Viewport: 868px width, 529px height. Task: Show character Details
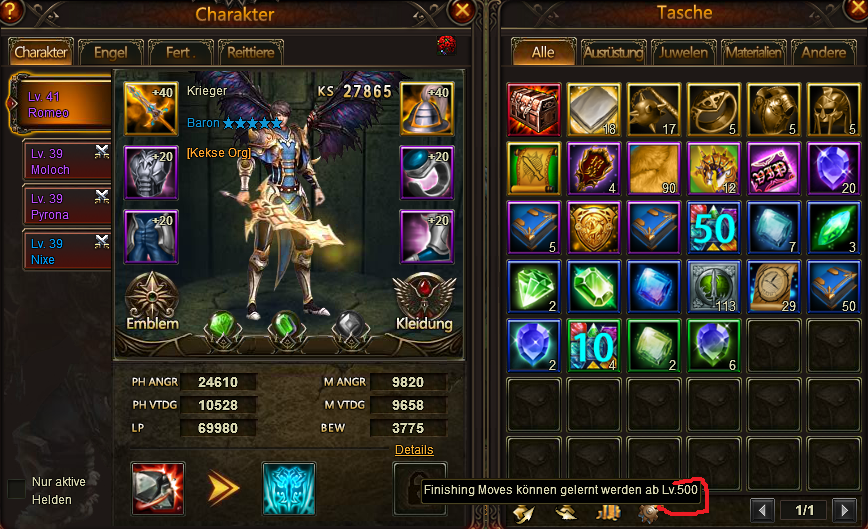tap(414, 450)
